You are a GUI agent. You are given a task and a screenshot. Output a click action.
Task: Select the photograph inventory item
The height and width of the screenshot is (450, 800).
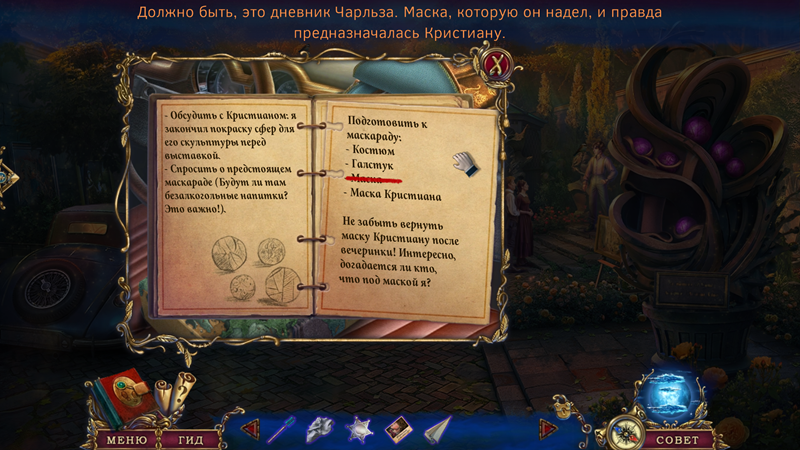[396, 430]
